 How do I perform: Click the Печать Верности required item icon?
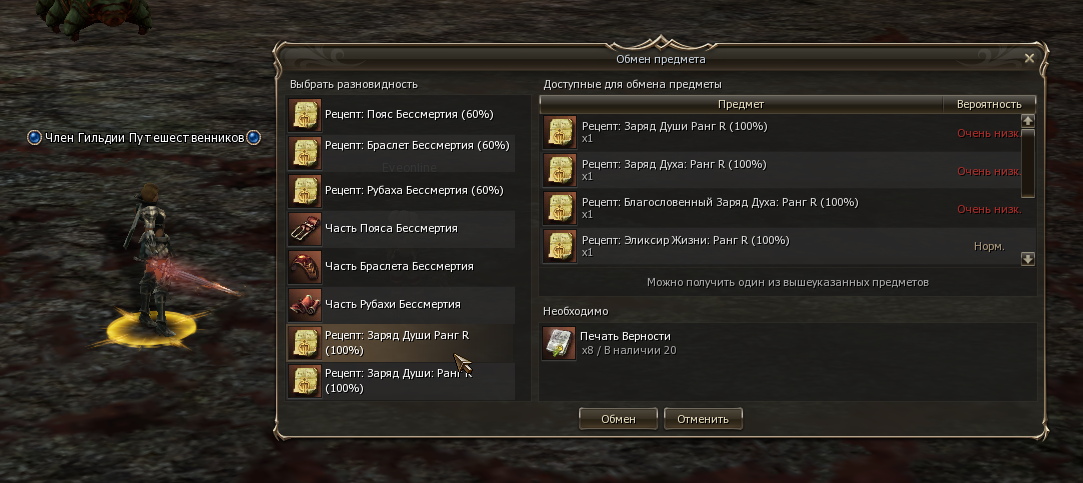tap(559, 343)
